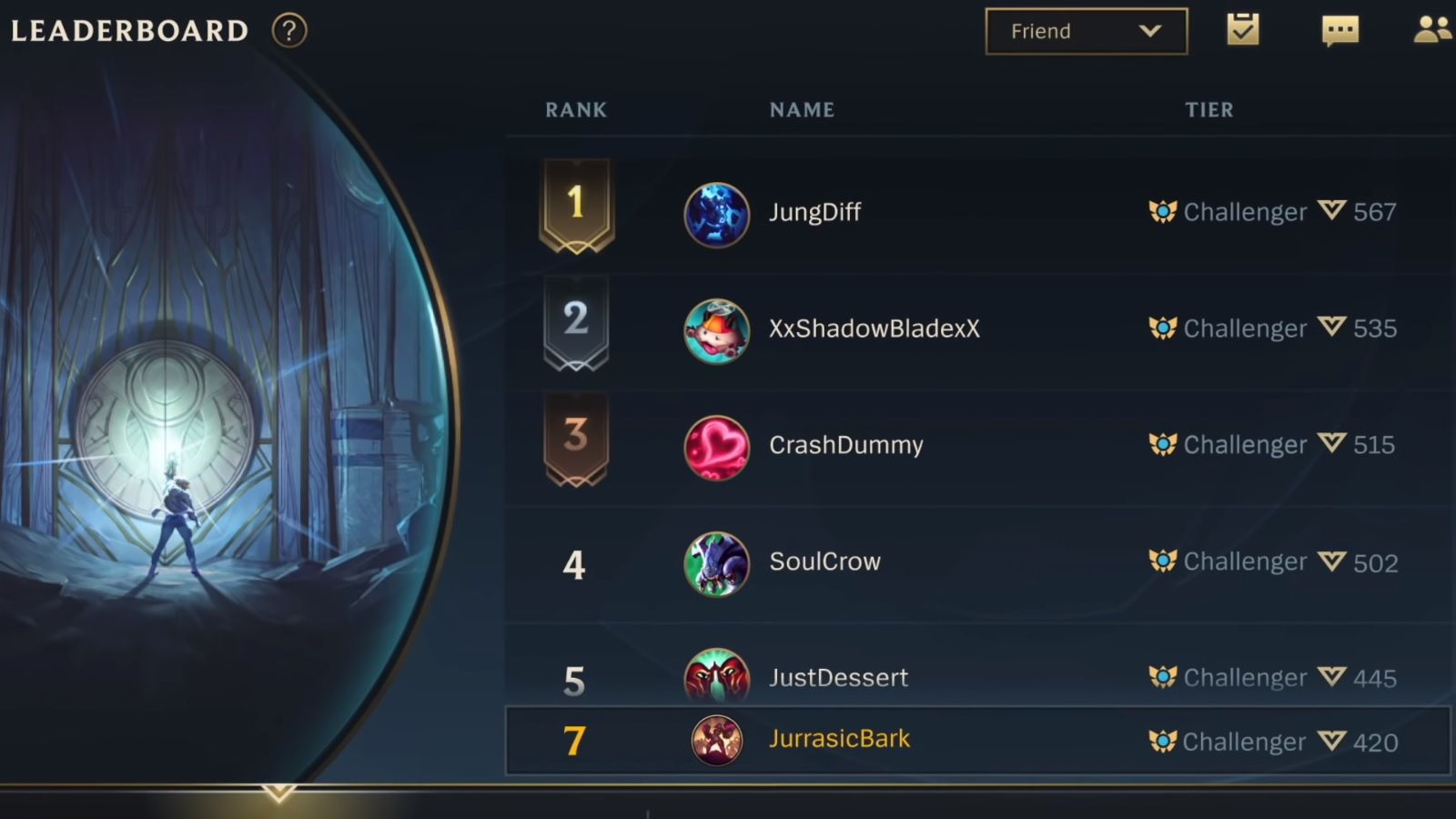Click the LP chevron icon next to 567

tap(1331, 209)
